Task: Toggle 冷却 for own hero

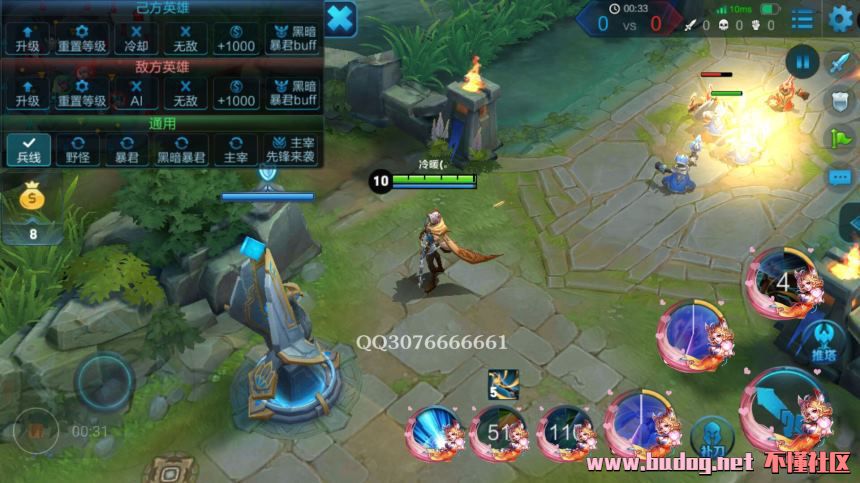Action: pos(135,38)
